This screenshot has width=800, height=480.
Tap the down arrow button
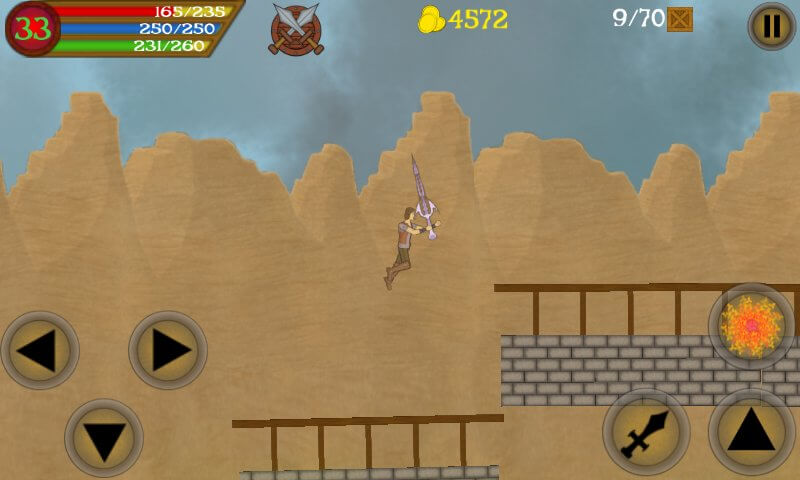pos(104,438)
